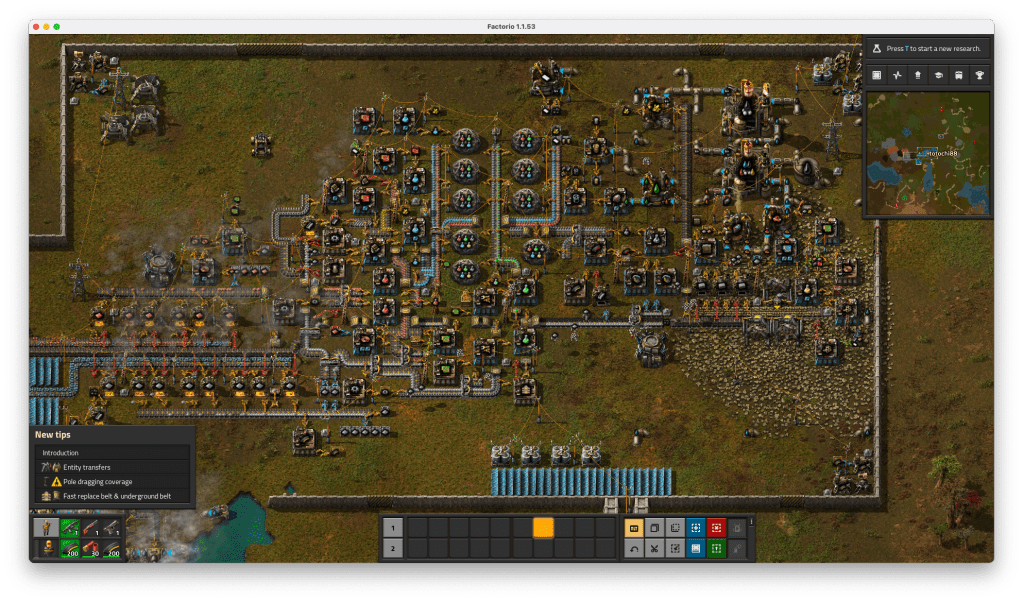Open the tutorials graduation cap button
This screenshot has width=1023, height=601.
pyautogui.click(x=938, y=75)
